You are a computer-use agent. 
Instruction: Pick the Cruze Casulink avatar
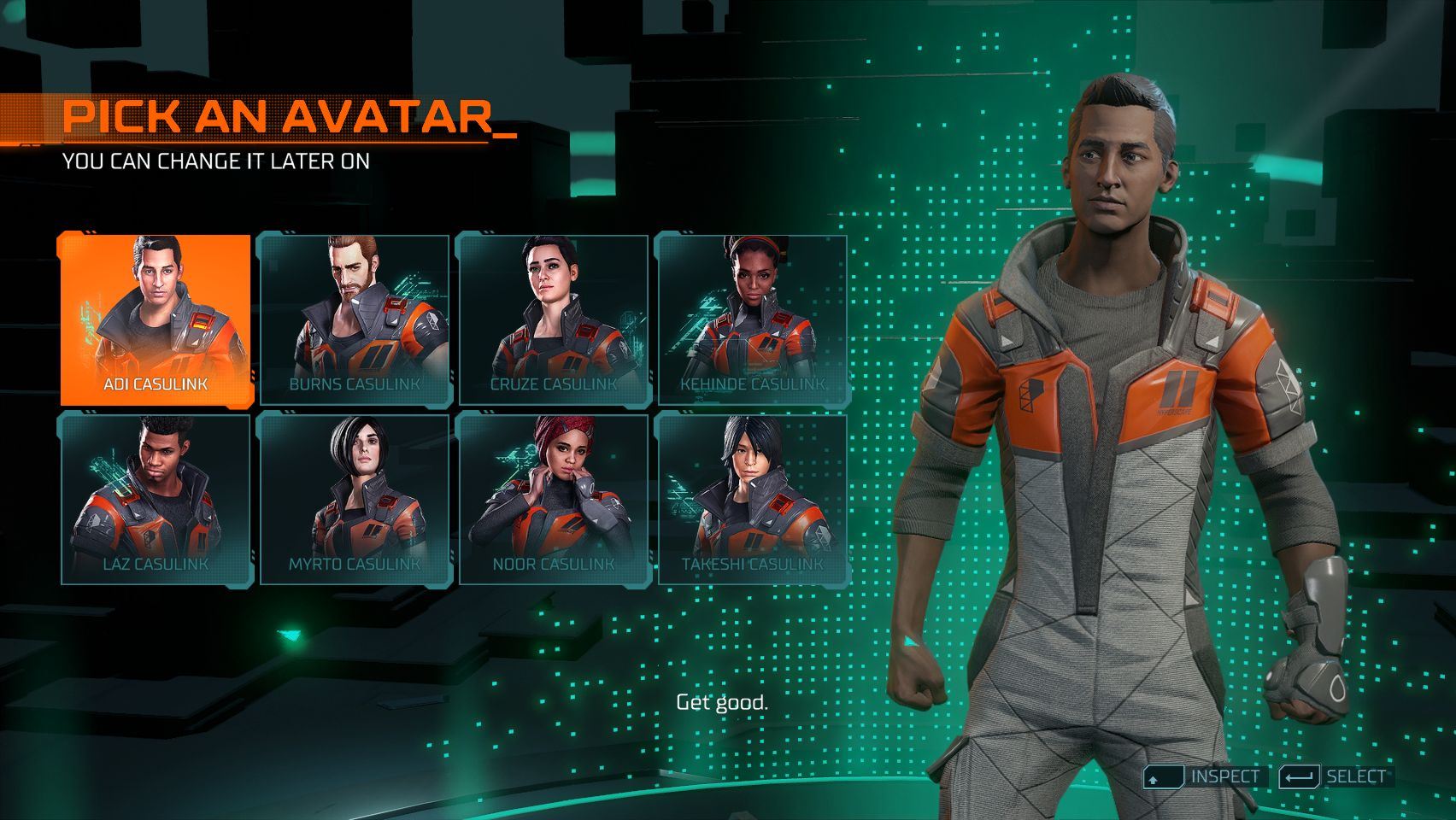(x=554, y=319)
